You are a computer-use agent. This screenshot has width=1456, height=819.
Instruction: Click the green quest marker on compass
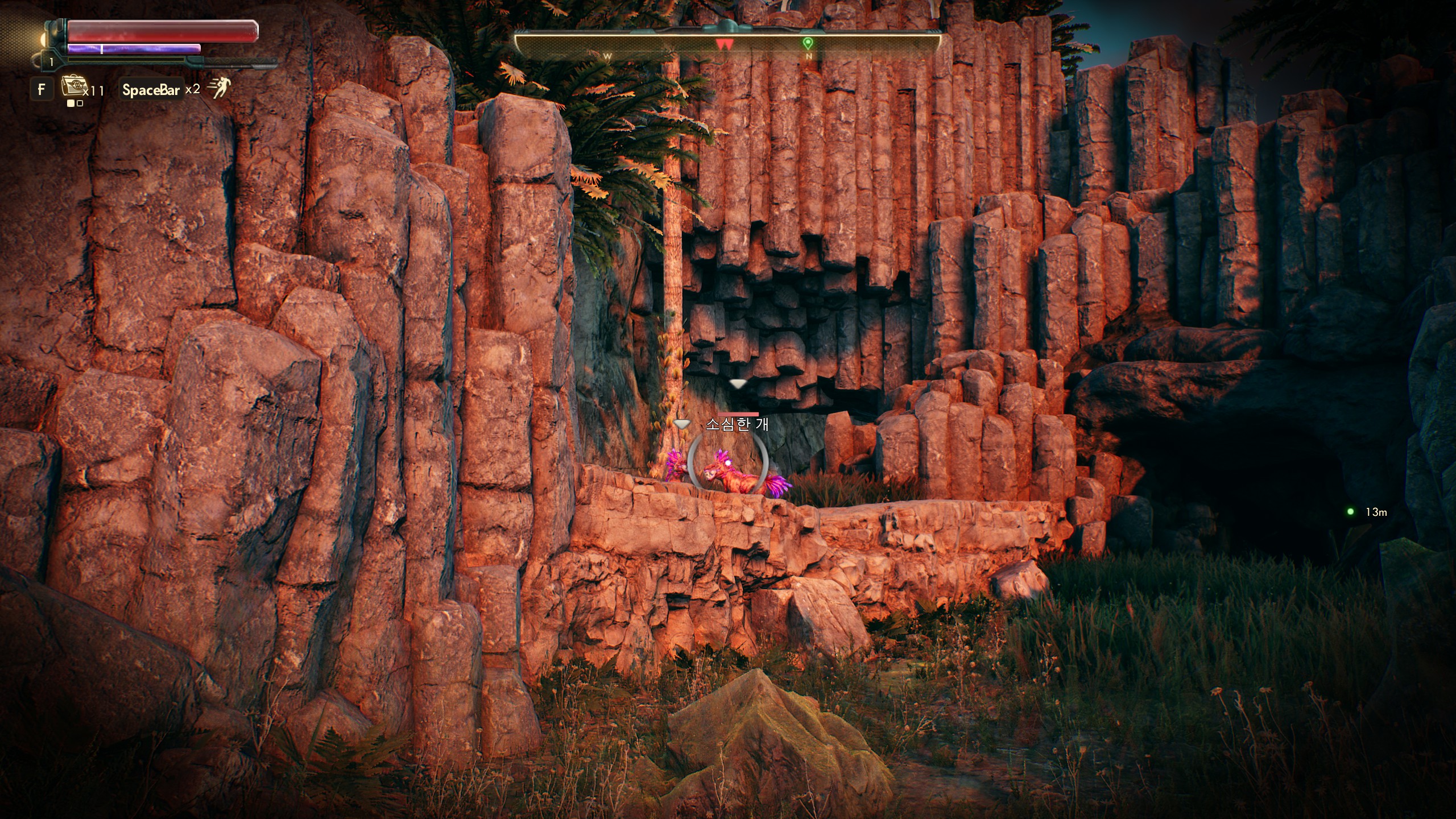(x=807, y=43)
